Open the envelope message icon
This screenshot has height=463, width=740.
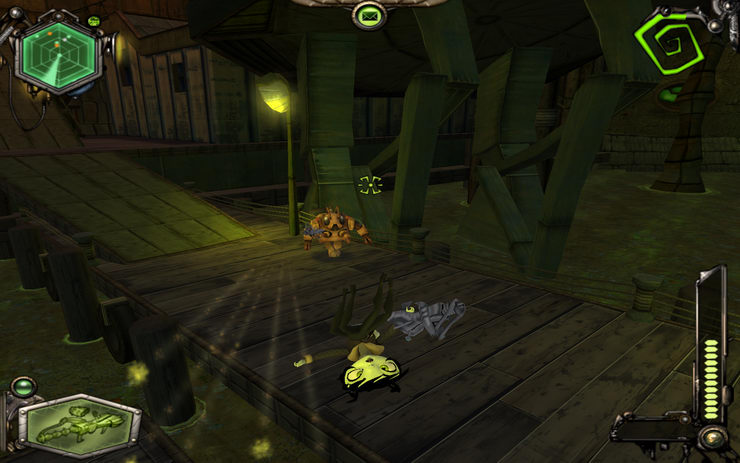369,15
